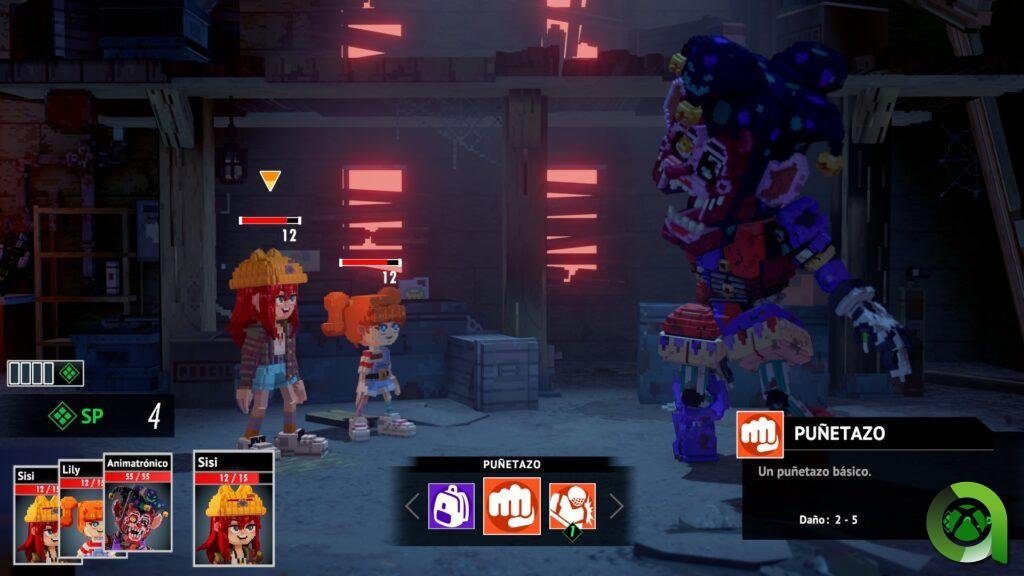Click the right arrow of the action bar
The width and height of the screenshot is (1024, 576).
coord(616,506)
